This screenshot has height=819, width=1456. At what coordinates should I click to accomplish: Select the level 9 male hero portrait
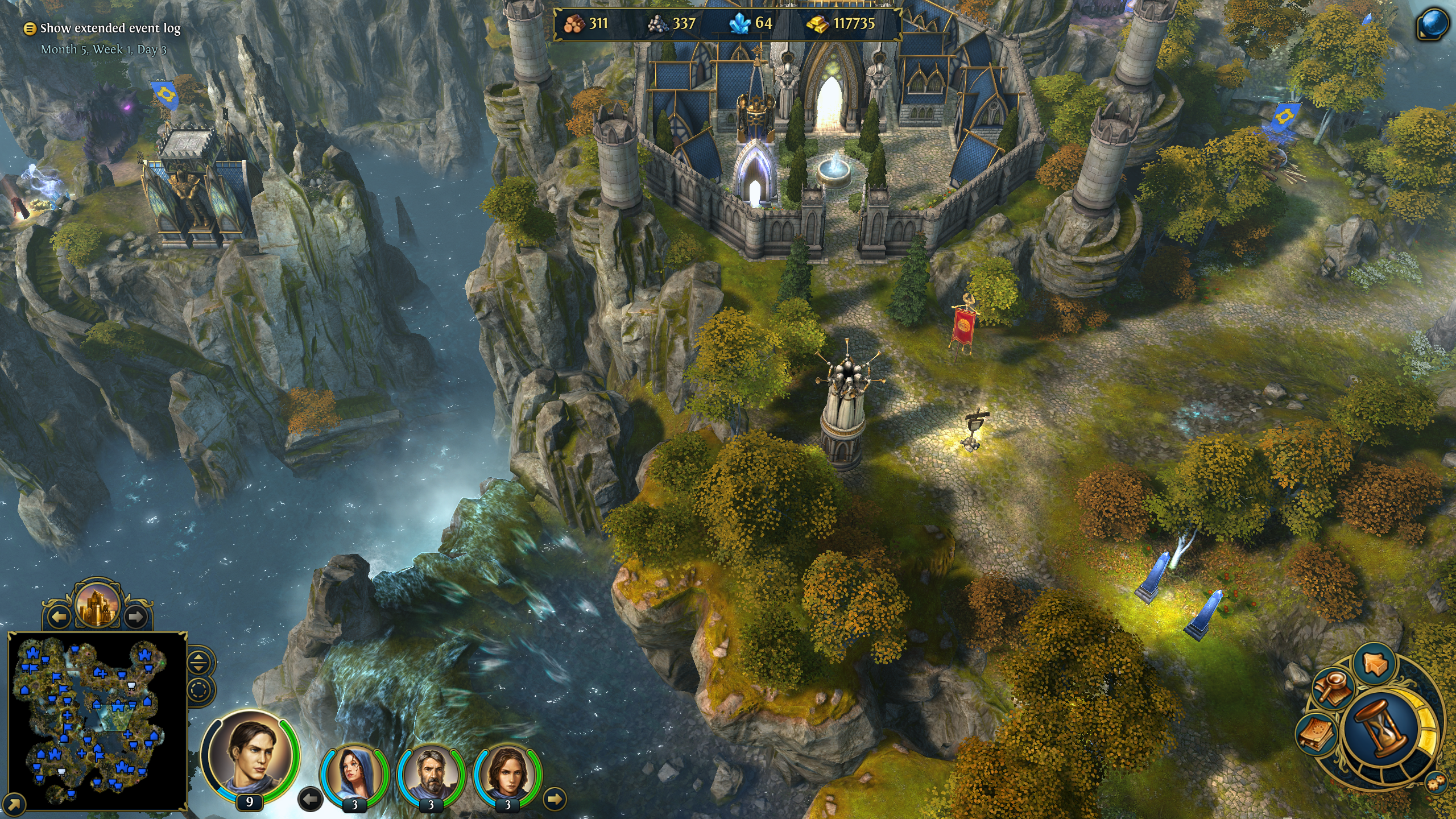click(250, 753)
